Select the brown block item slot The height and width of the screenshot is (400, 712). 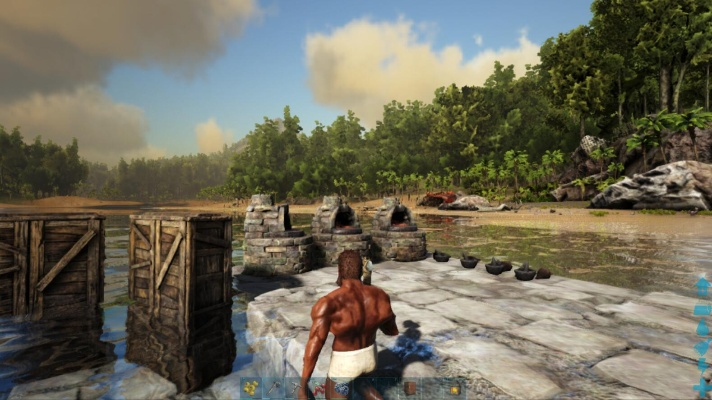tap(410, 388)
